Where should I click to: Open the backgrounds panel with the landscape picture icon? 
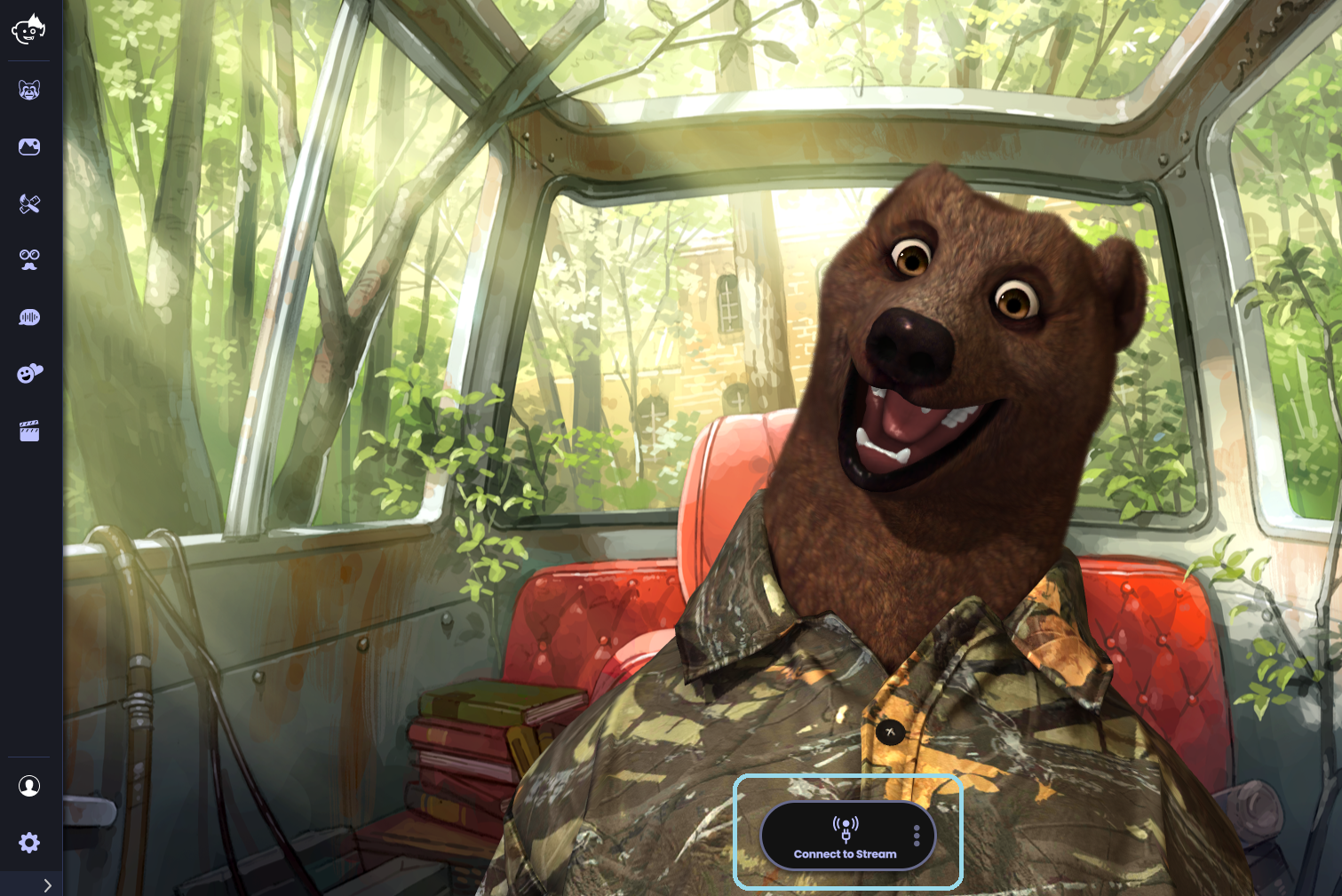click(29, 147)
